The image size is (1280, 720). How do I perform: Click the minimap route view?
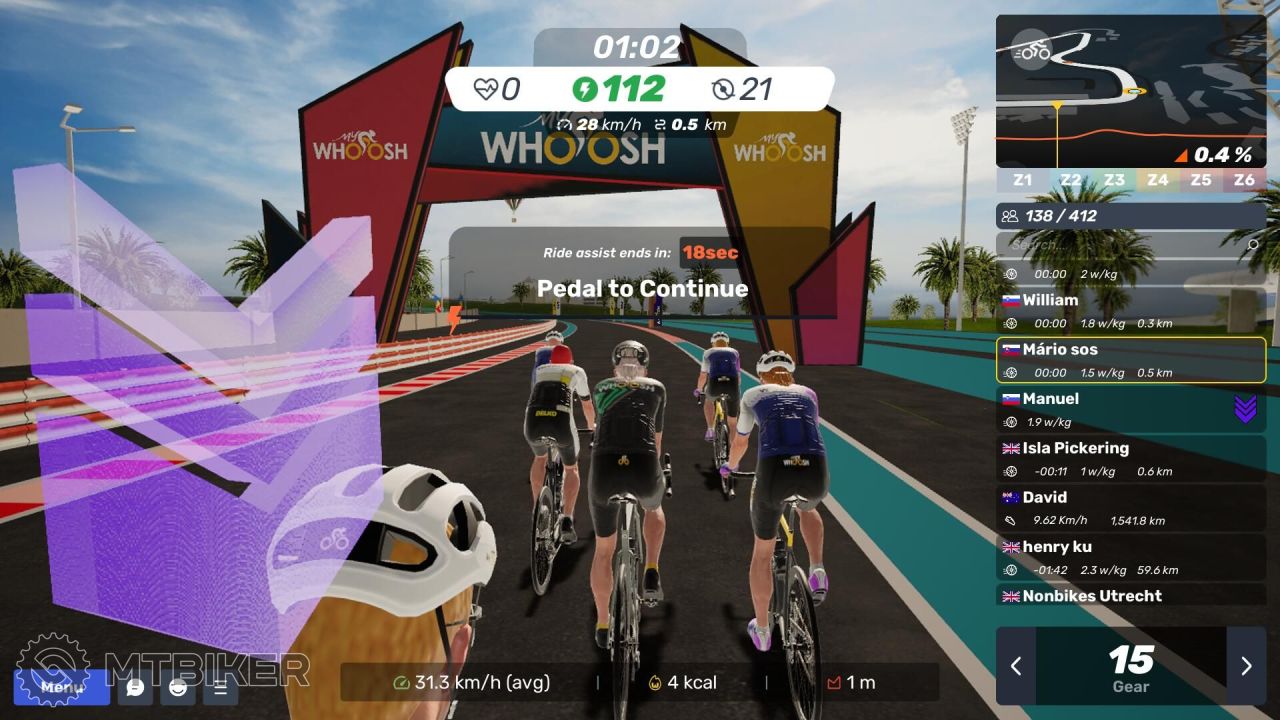tap(1130, 90)
